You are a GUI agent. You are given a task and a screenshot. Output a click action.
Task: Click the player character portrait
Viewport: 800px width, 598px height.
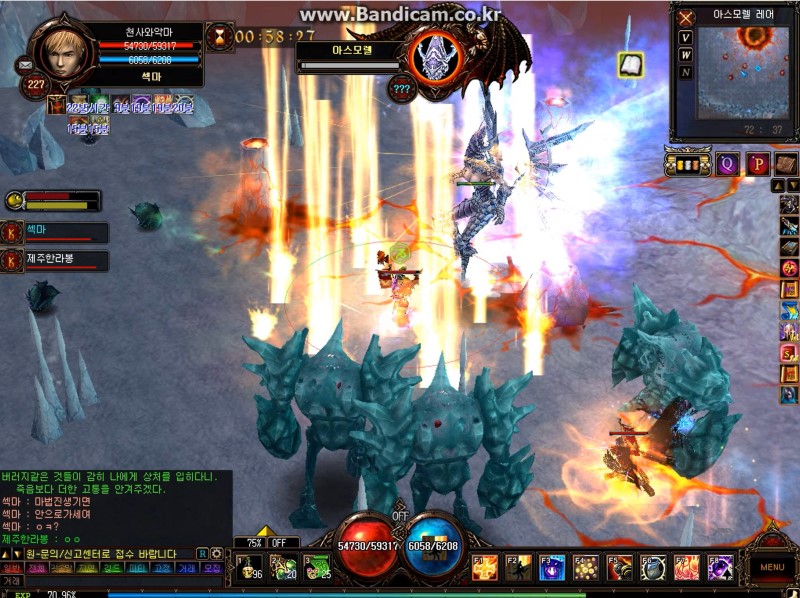coord(62,49)
